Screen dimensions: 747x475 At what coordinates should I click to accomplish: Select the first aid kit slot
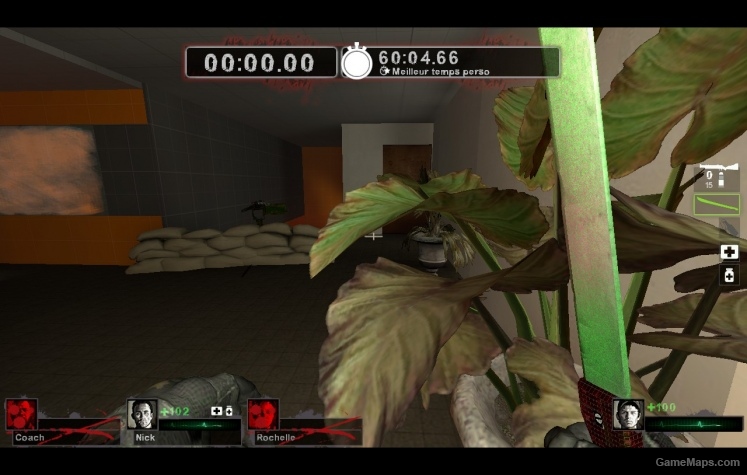point(729,252)
